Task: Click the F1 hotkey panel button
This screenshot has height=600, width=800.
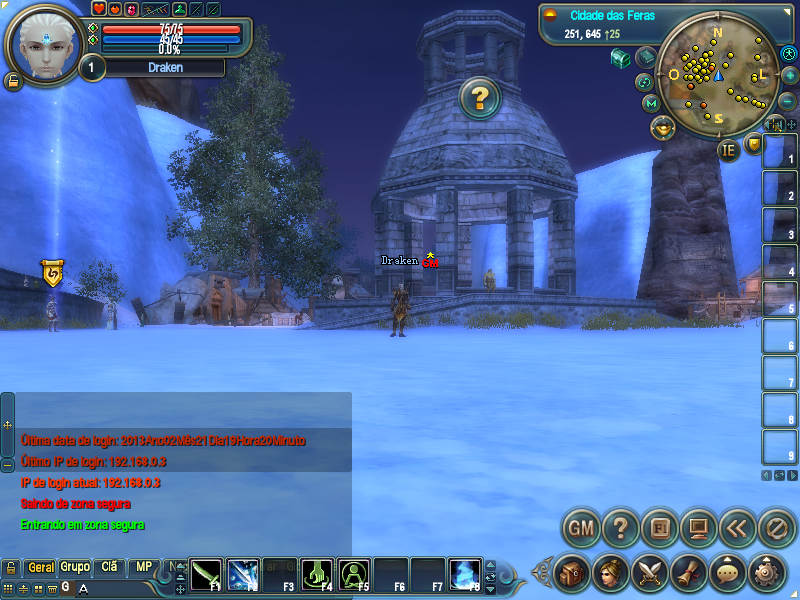Action: pyautogui.click(x=659, y=527)
